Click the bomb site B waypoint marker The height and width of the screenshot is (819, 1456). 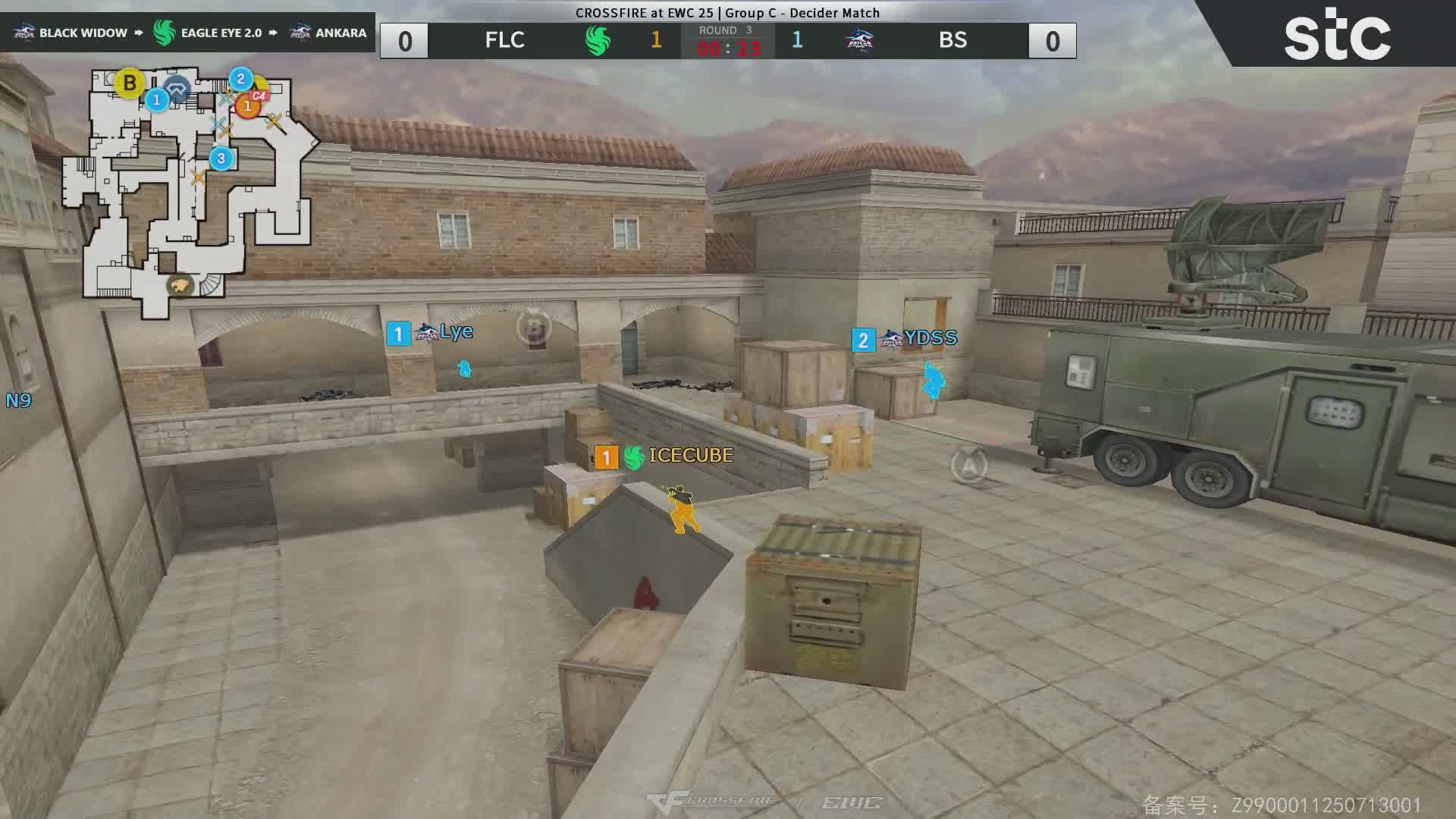point(535,329)
